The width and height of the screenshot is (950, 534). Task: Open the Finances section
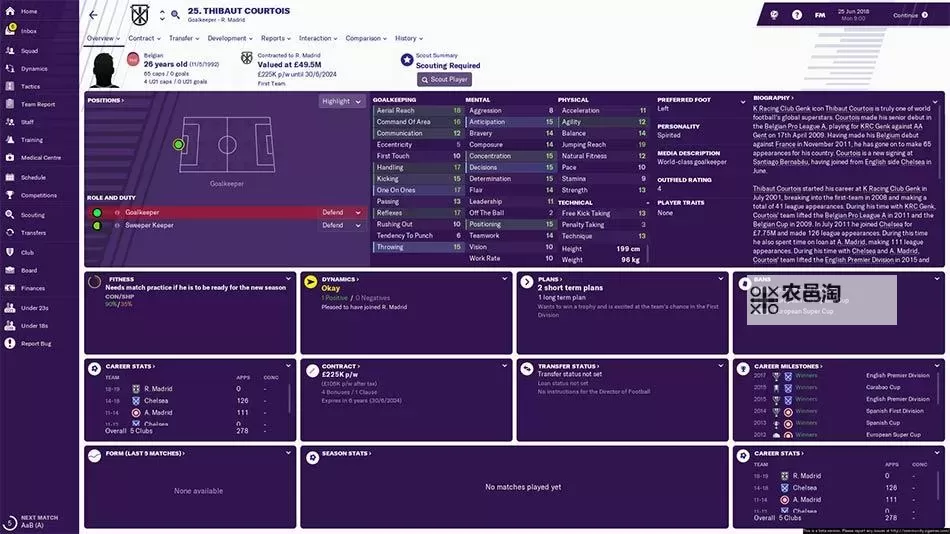coord(32,288)
